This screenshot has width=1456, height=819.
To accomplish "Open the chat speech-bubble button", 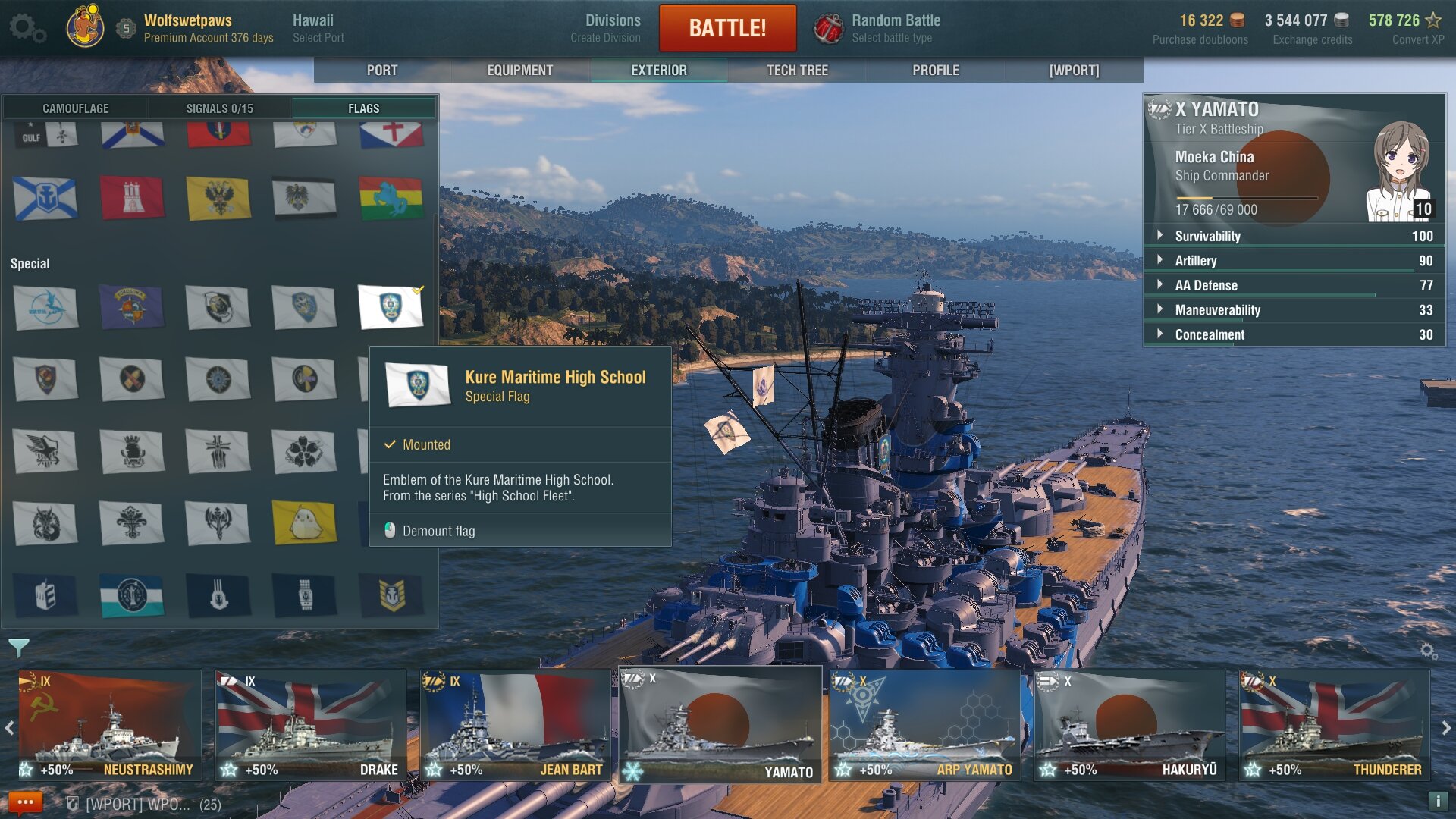I will 25,802.
